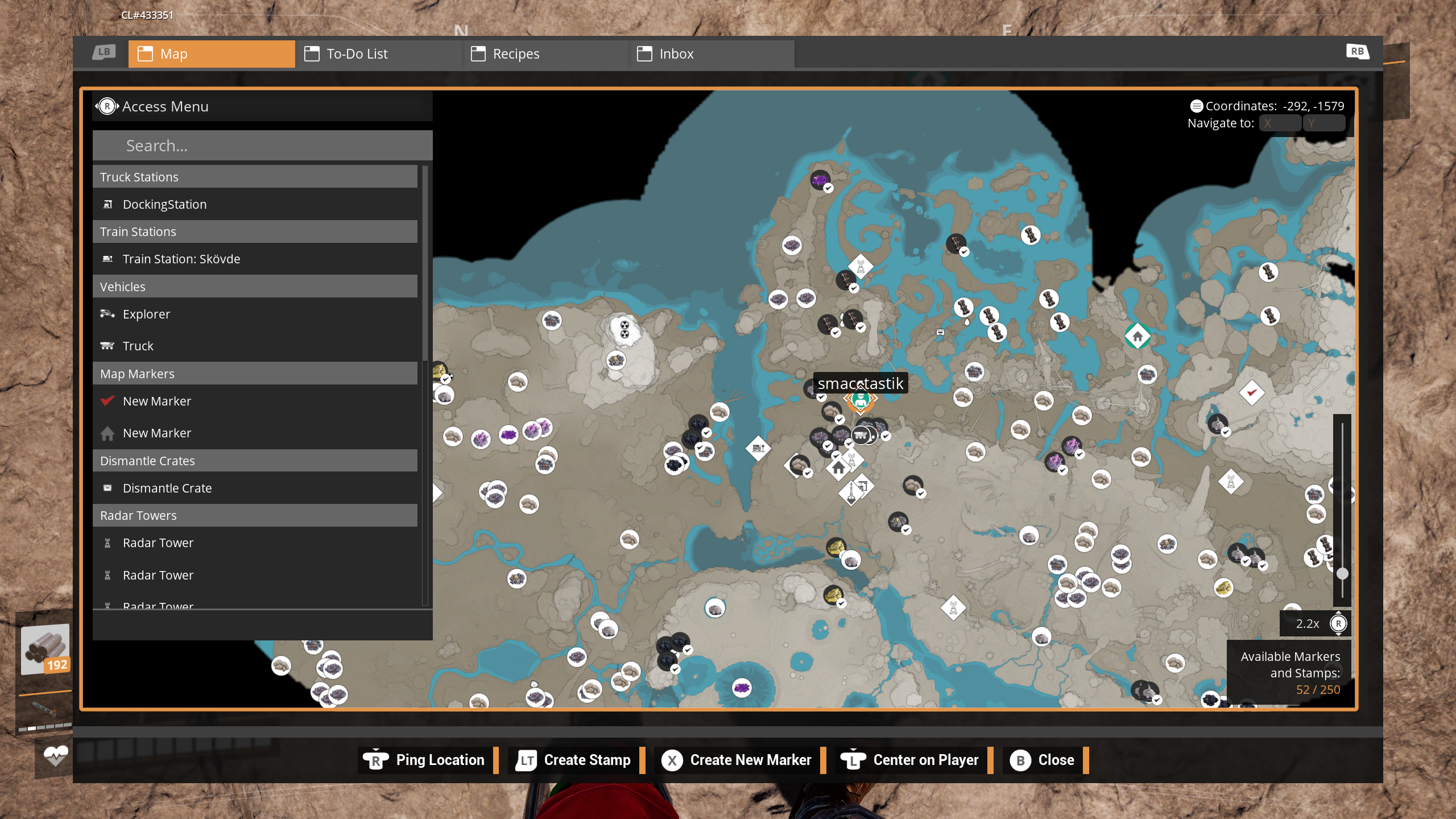
Task: Choose Train Station: Skövde entry
Action: pyautogui.click(x=181, y=259)
